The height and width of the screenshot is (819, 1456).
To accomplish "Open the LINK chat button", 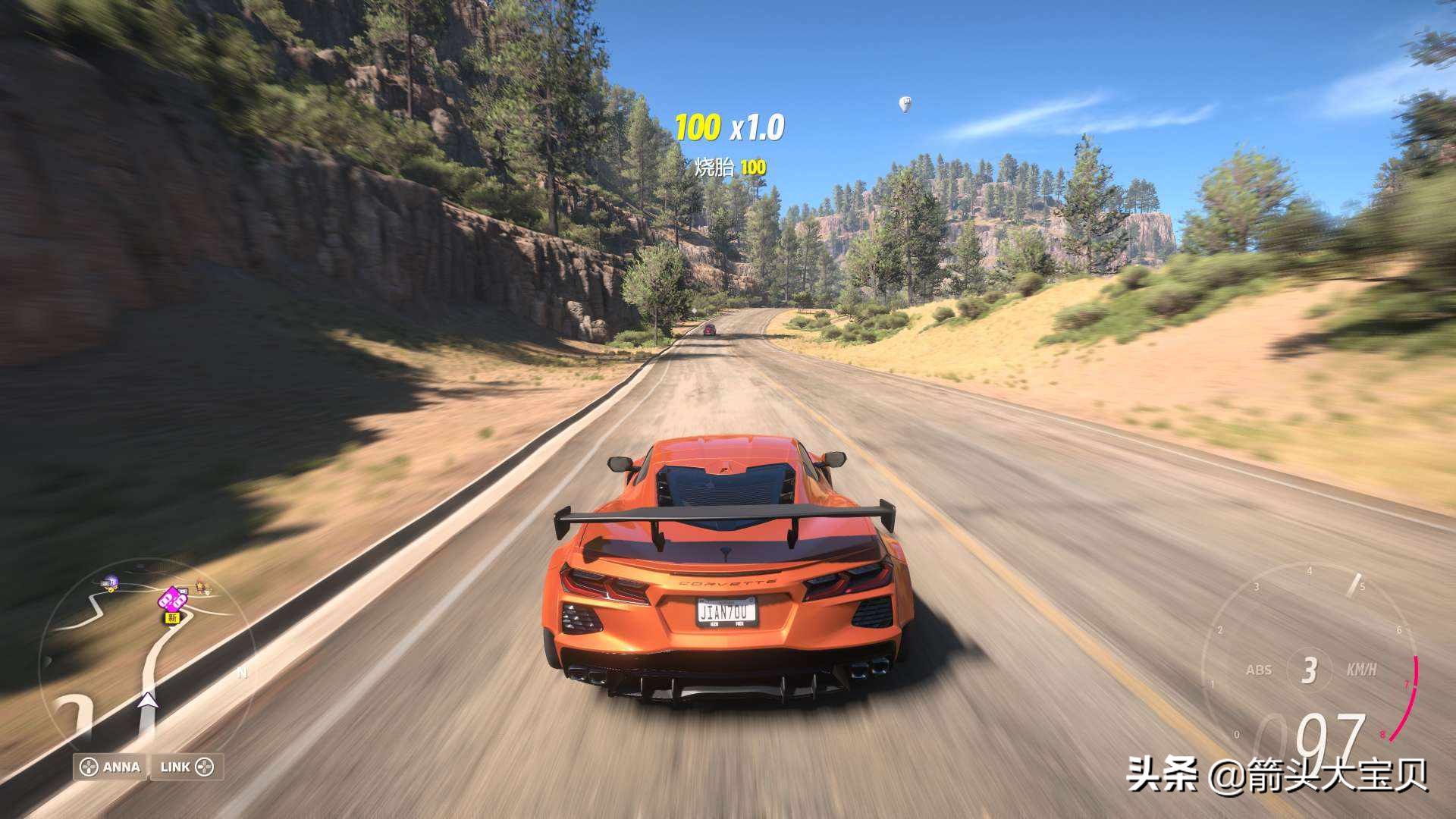I will click(187, 767).
